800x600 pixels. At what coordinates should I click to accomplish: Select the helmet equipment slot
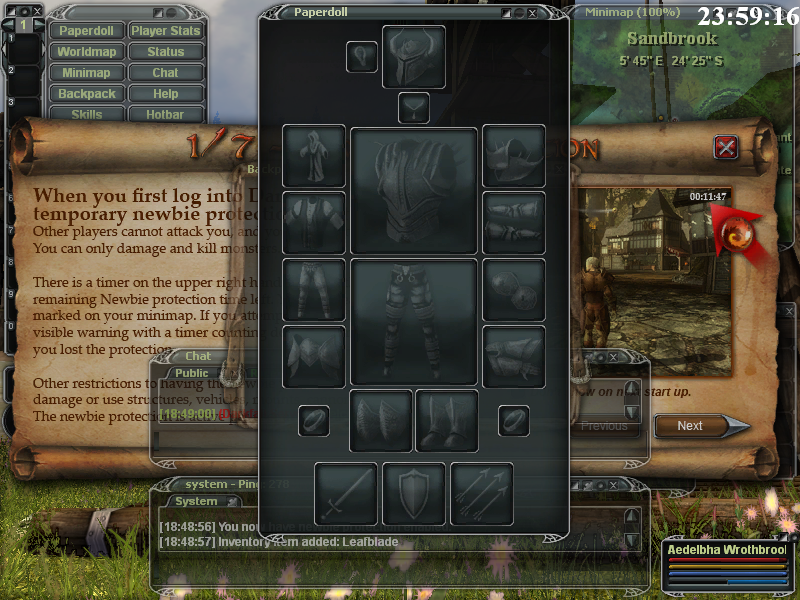point(413,57)
